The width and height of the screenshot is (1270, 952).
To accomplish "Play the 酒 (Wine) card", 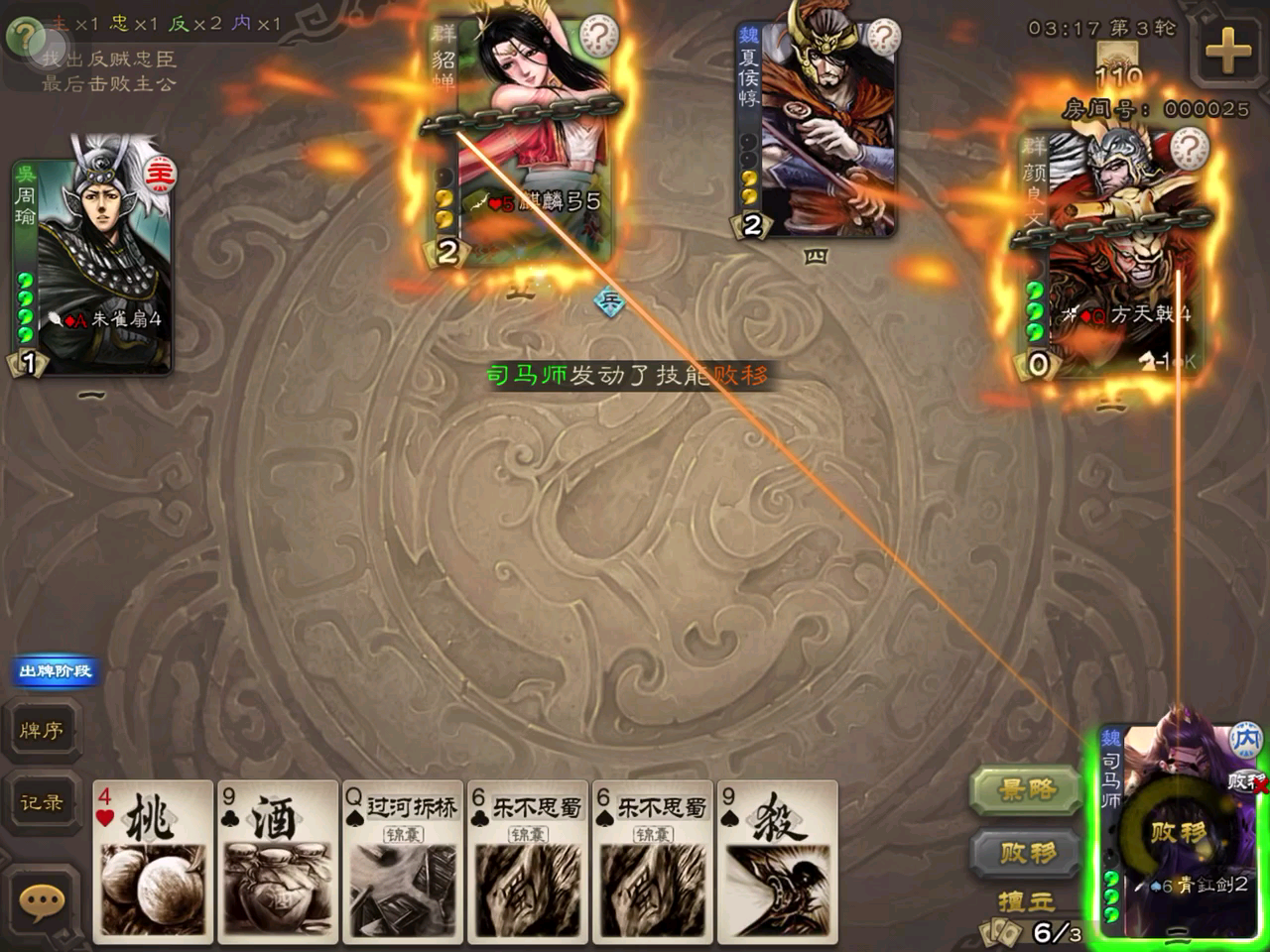I will 278,861.
